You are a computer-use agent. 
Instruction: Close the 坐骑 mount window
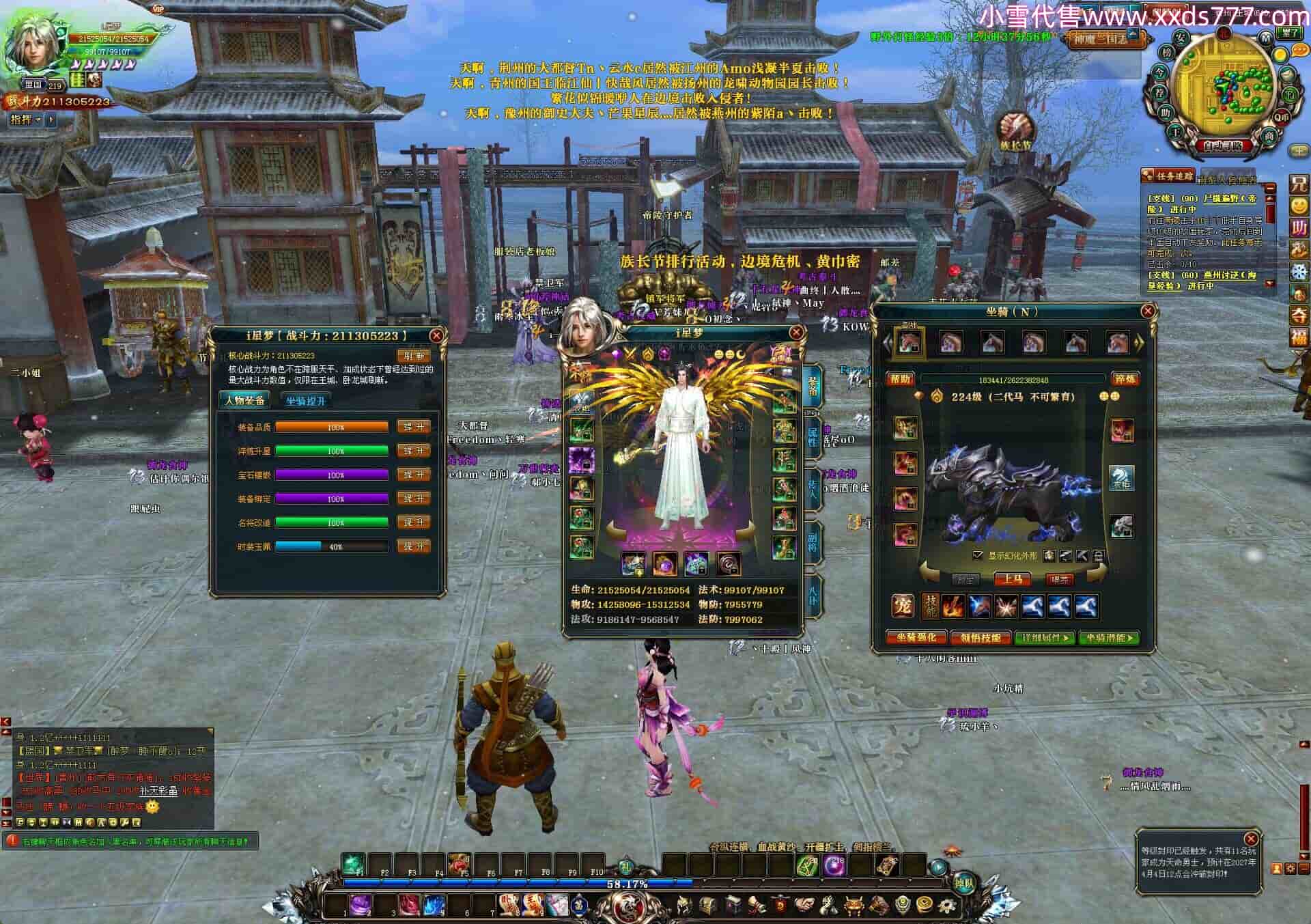tap(1148, 311)
